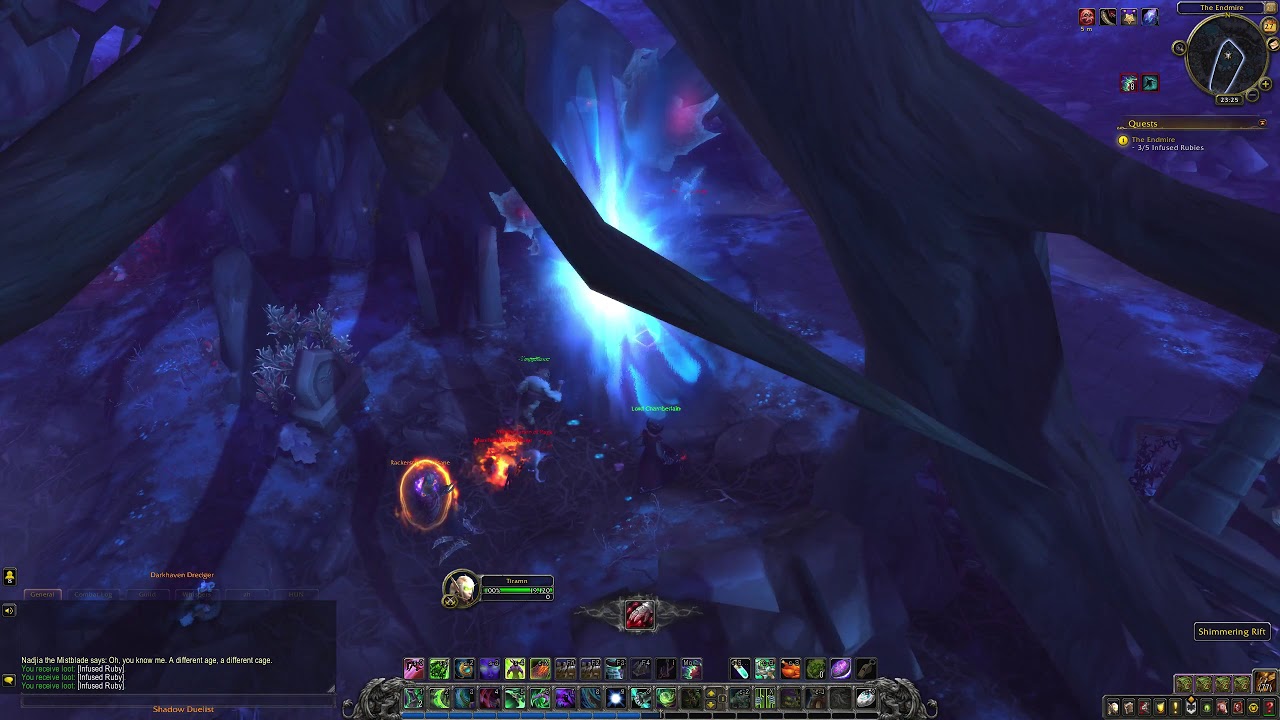
Task: Click the 23:25 clock under the minimap
Action: coord(1229,99)
